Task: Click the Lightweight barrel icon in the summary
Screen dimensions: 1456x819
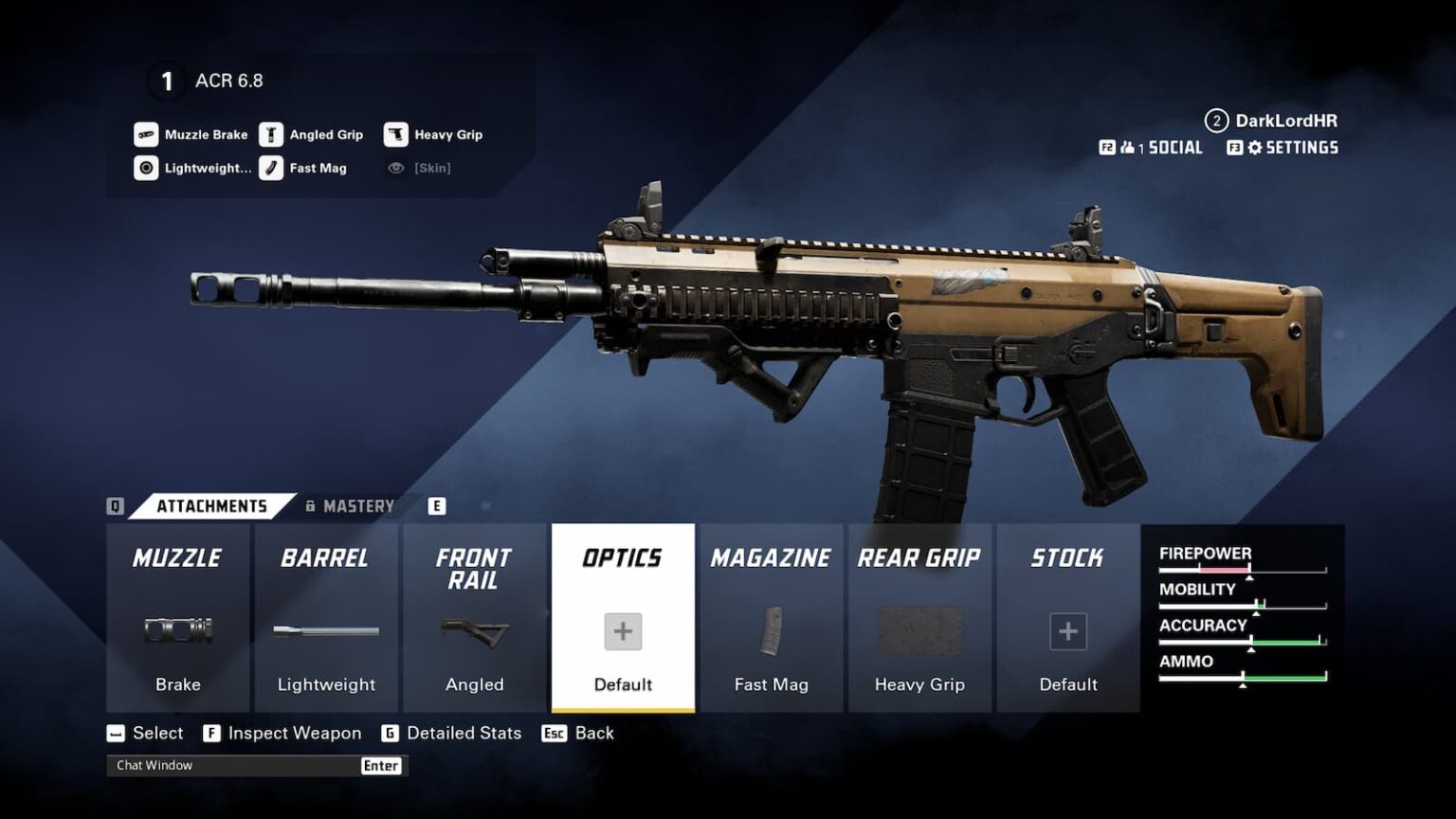Action: coord(146,168)
